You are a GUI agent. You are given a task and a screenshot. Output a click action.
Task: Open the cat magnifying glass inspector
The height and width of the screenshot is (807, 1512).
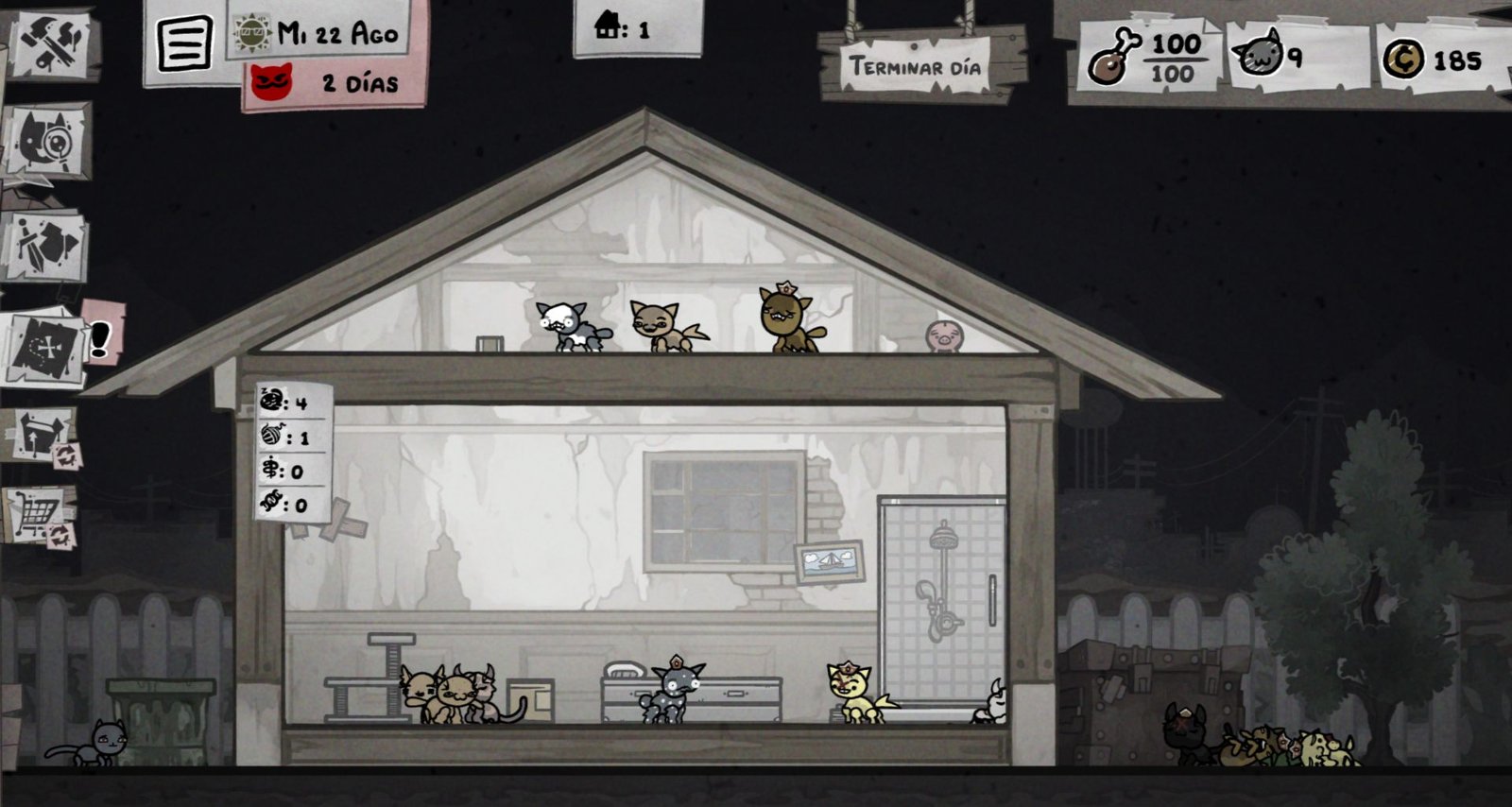[47, 144]
